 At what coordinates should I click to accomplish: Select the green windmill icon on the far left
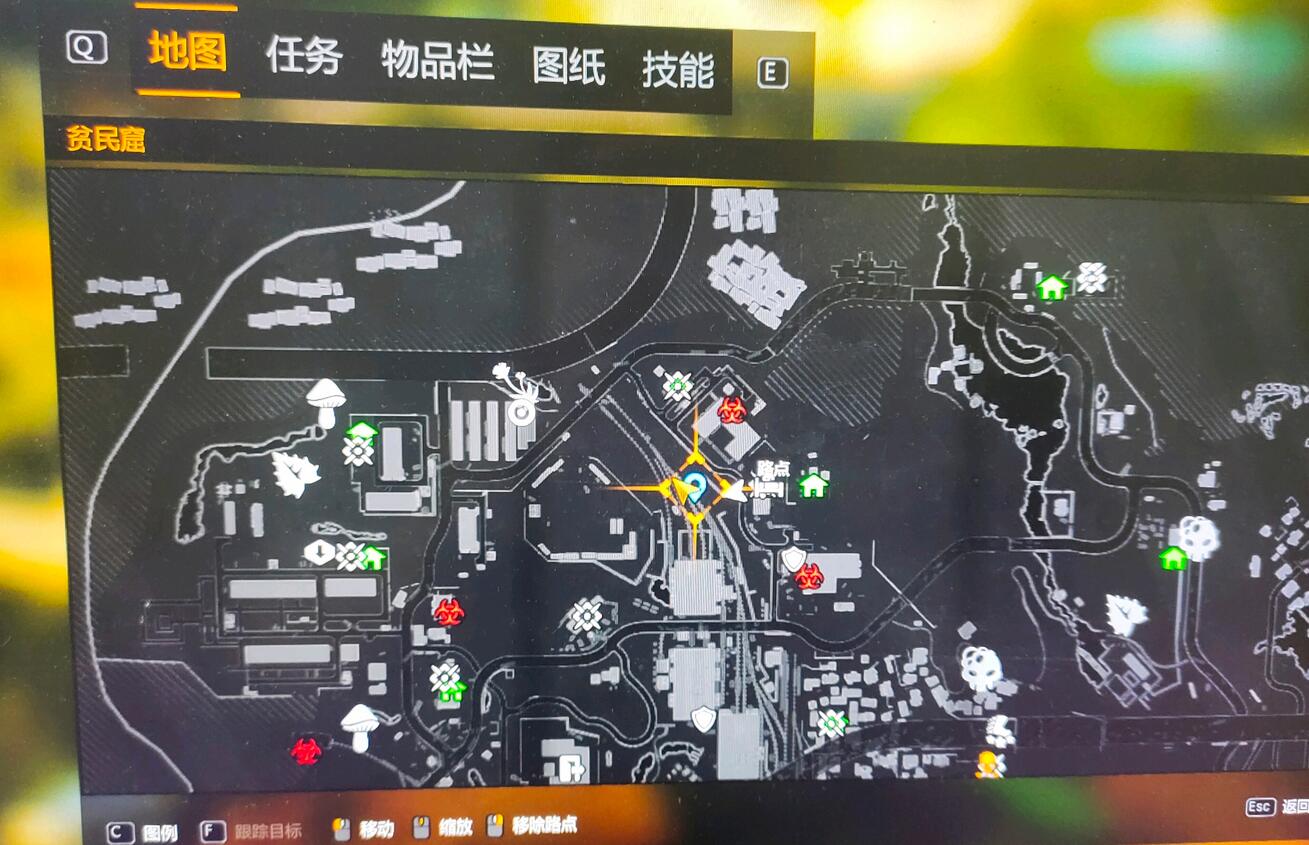[356, 452]
